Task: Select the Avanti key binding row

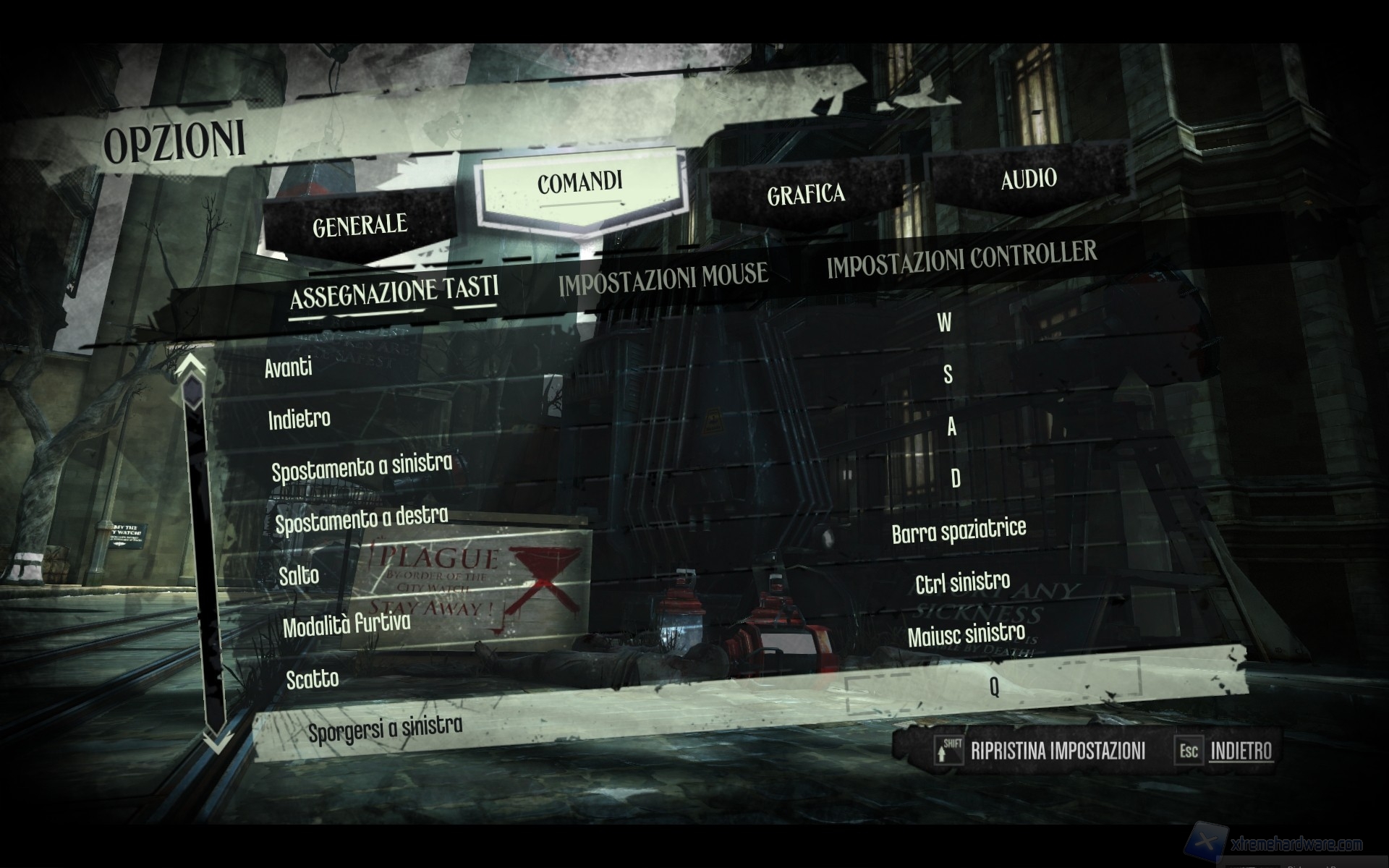Action: 289,368
